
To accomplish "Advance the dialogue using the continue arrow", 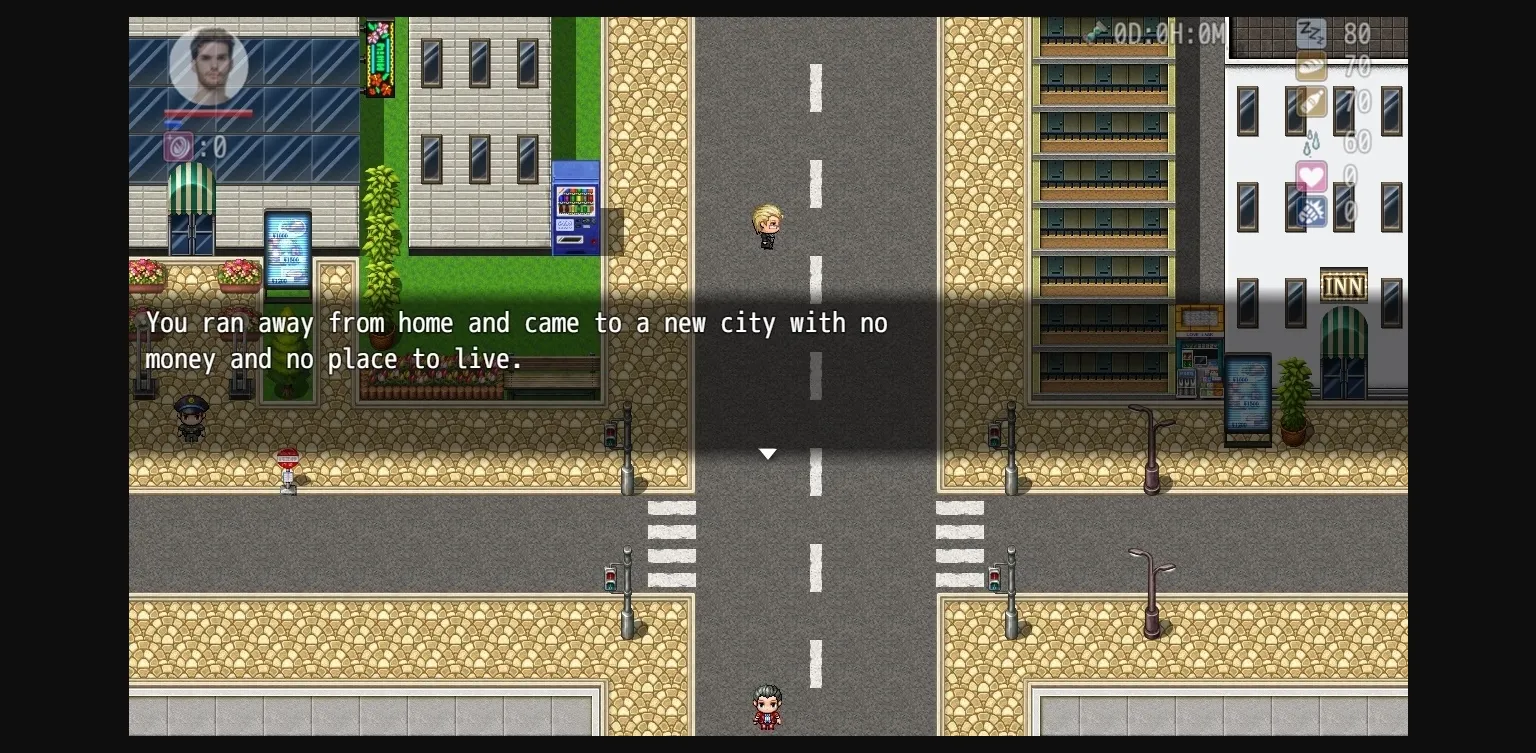I will [x=767, y=454].
